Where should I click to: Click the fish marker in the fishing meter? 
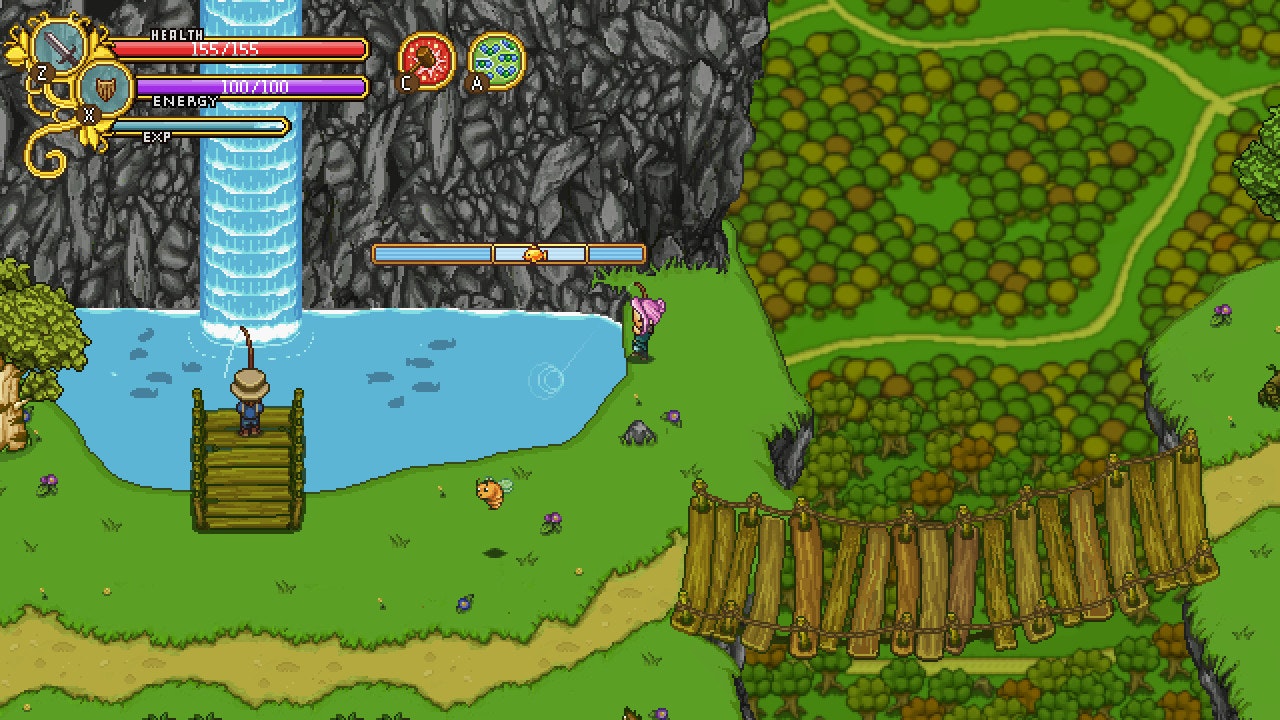tap(533, 254)
